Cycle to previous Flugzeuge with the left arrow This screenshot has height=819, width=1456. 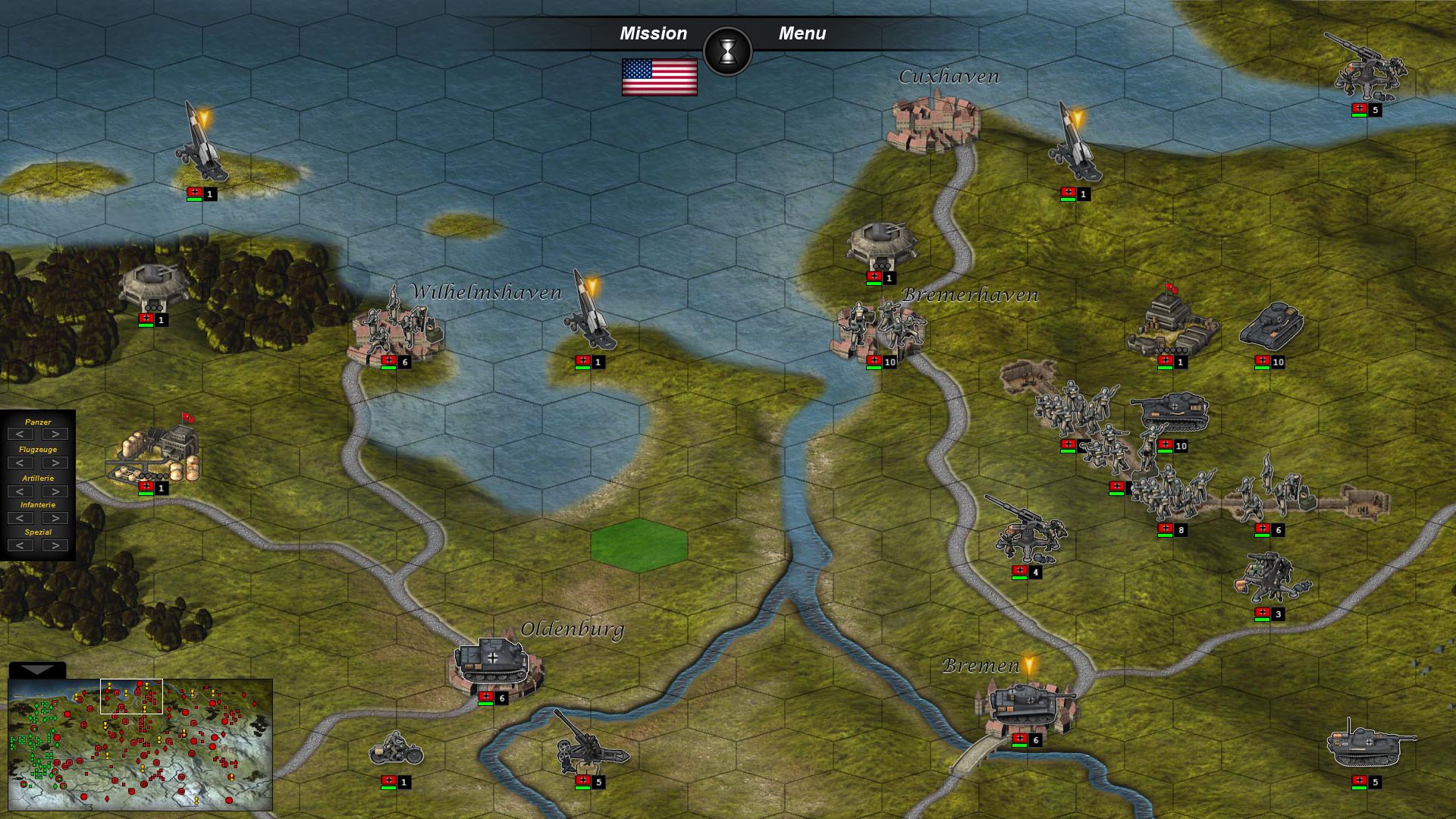pyautogui.click(x=18, y=462)
